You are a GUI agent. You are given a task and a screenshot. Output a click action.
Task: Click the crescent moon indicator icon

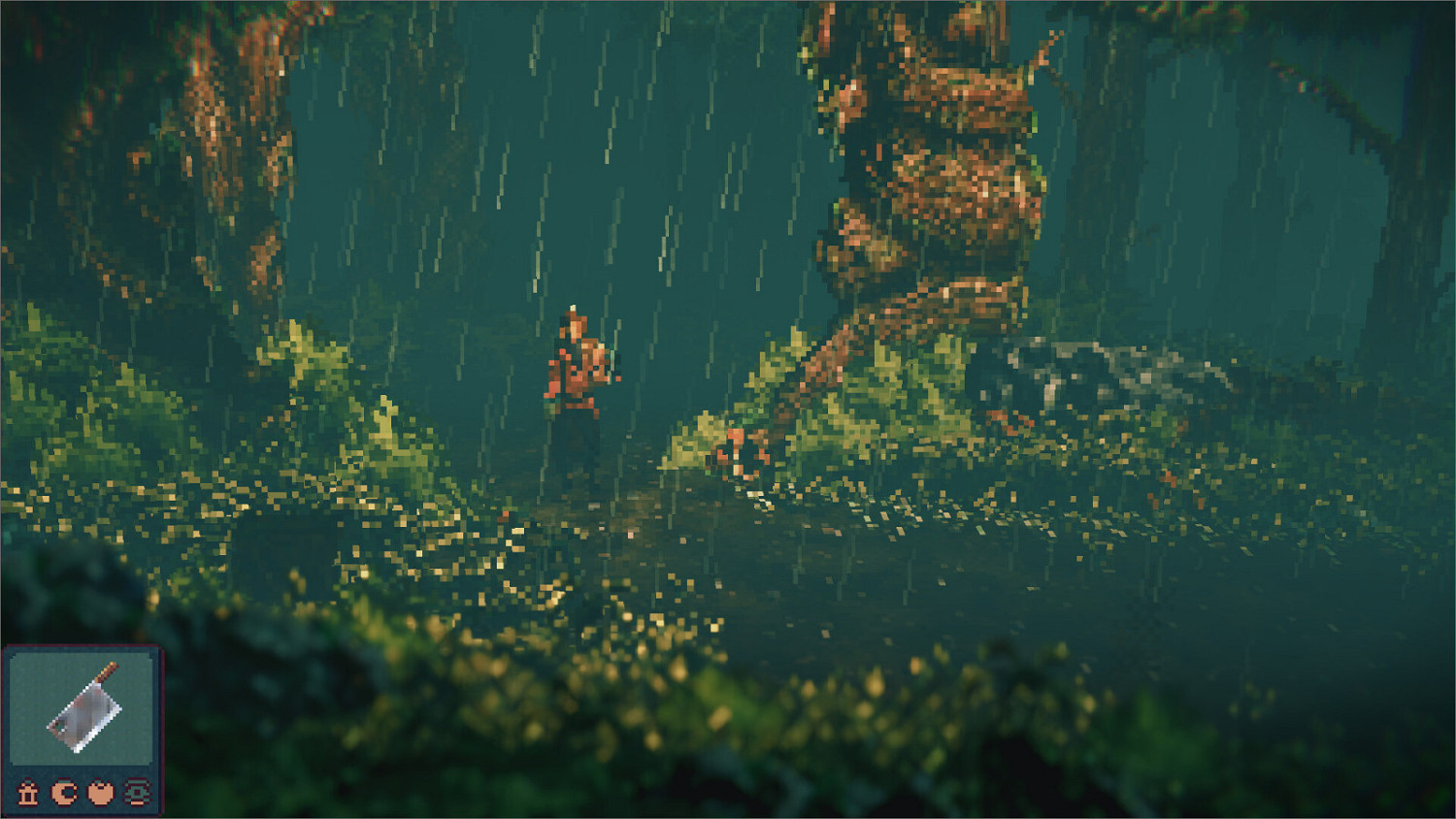[63, 793]
